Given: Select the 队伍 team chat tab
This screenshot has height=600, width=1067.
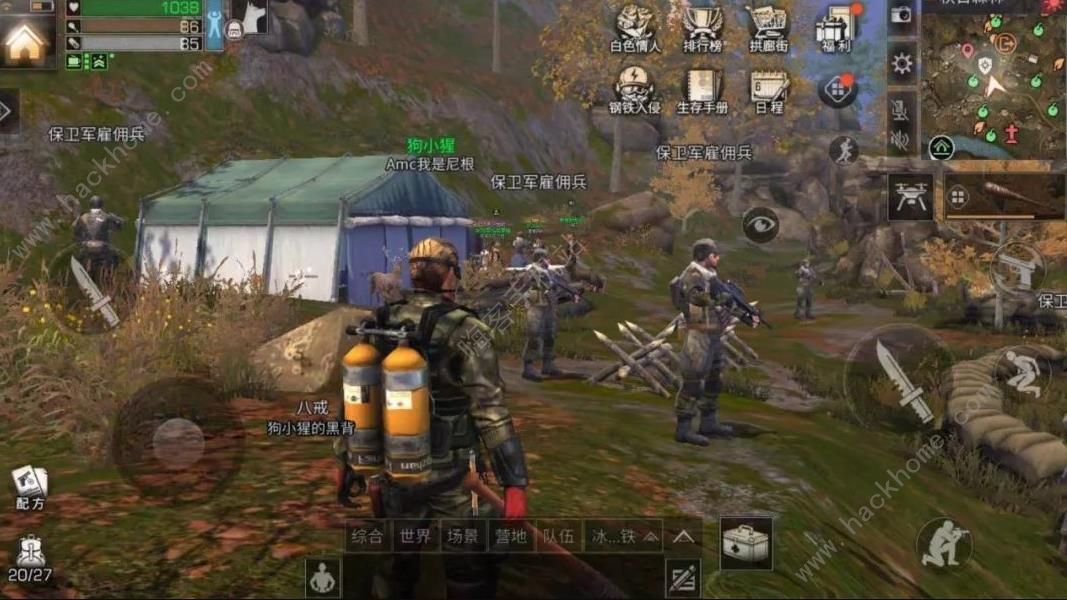Looking at the screenshot, I should pos(559,536).
